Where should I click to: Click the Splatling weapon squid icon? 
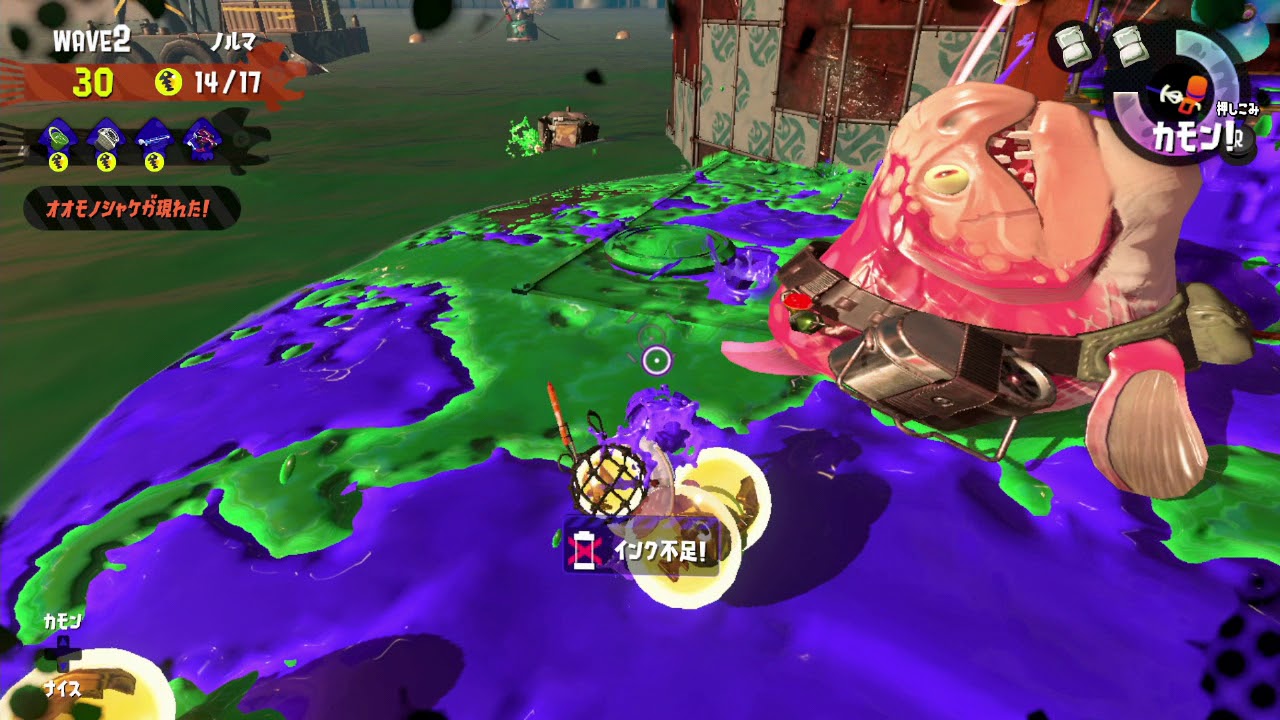(x=104, y=136)
